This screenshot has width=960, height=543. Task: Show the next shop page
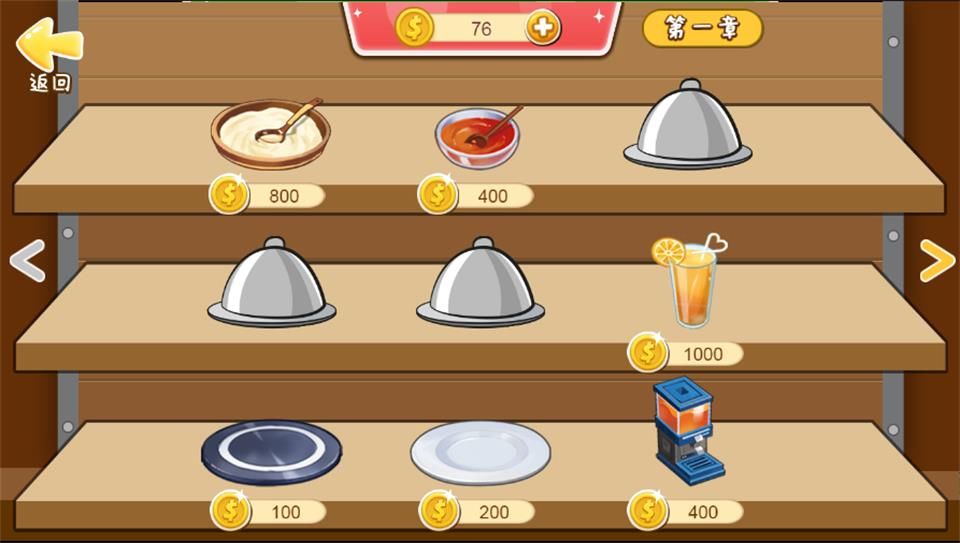click(936, 261)
